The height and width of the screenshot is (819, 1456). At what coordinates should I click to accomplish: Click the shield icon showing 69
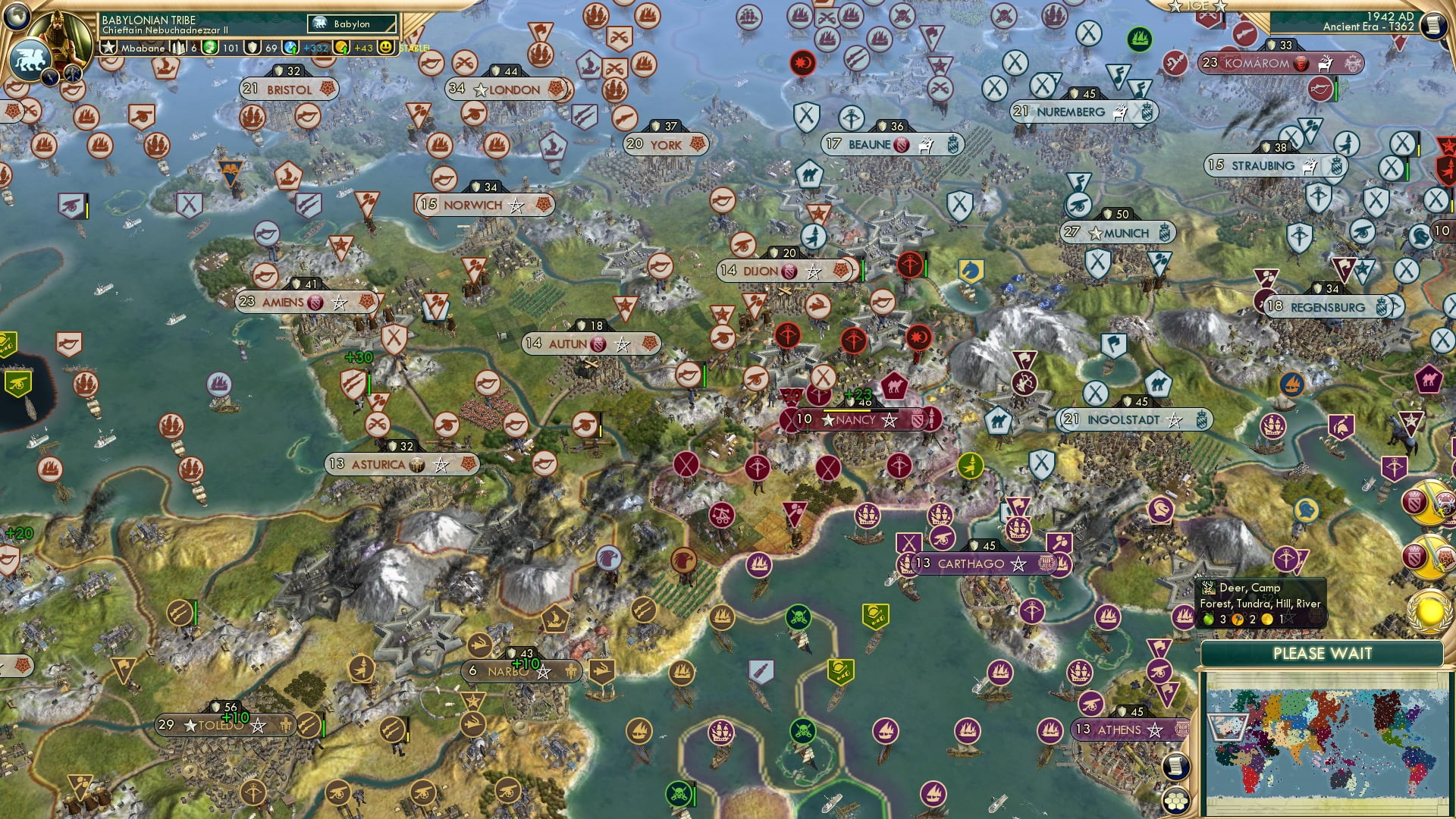click(253, 47)
